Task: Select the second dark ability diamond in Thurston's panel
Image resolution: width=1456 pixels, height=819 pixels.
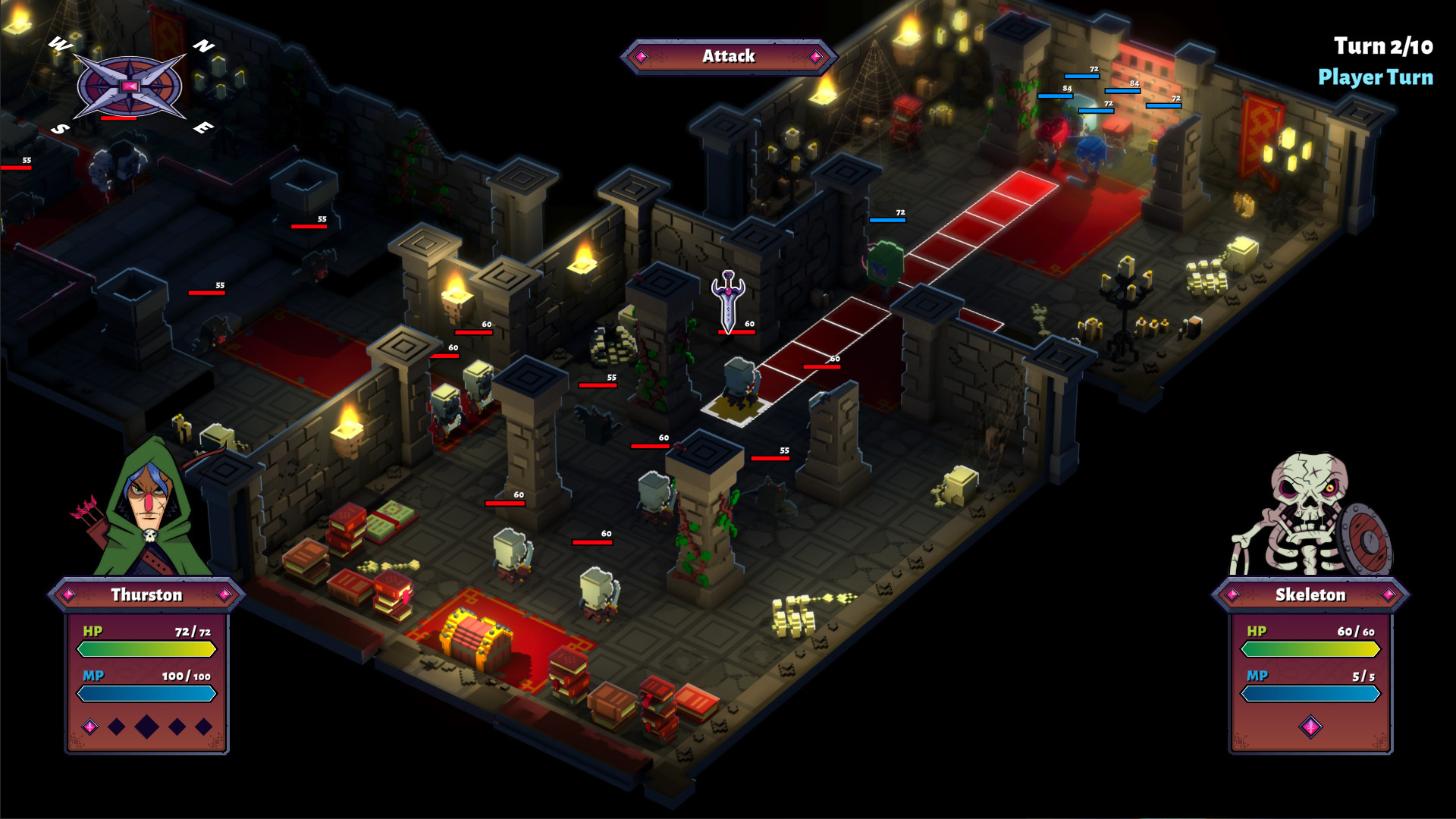Action: click(x=118, y=726)
